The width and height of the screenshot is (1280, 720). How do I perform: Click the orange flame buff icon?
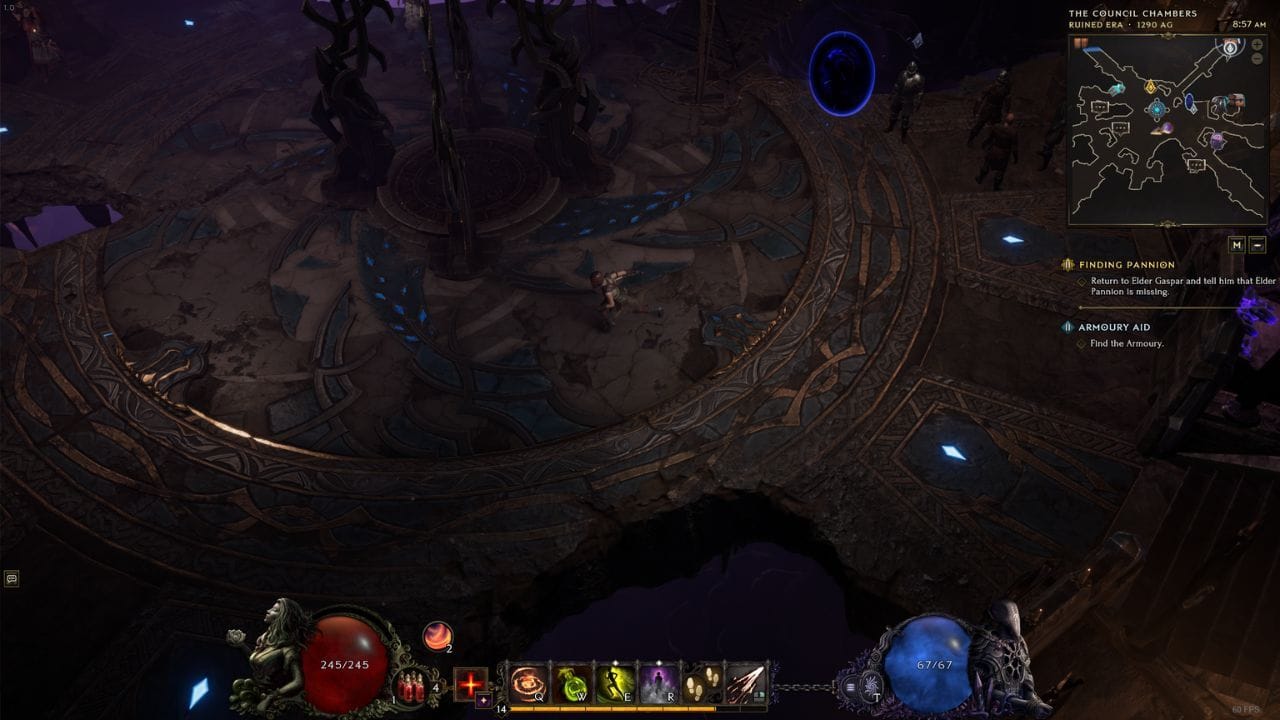point(437,636)
